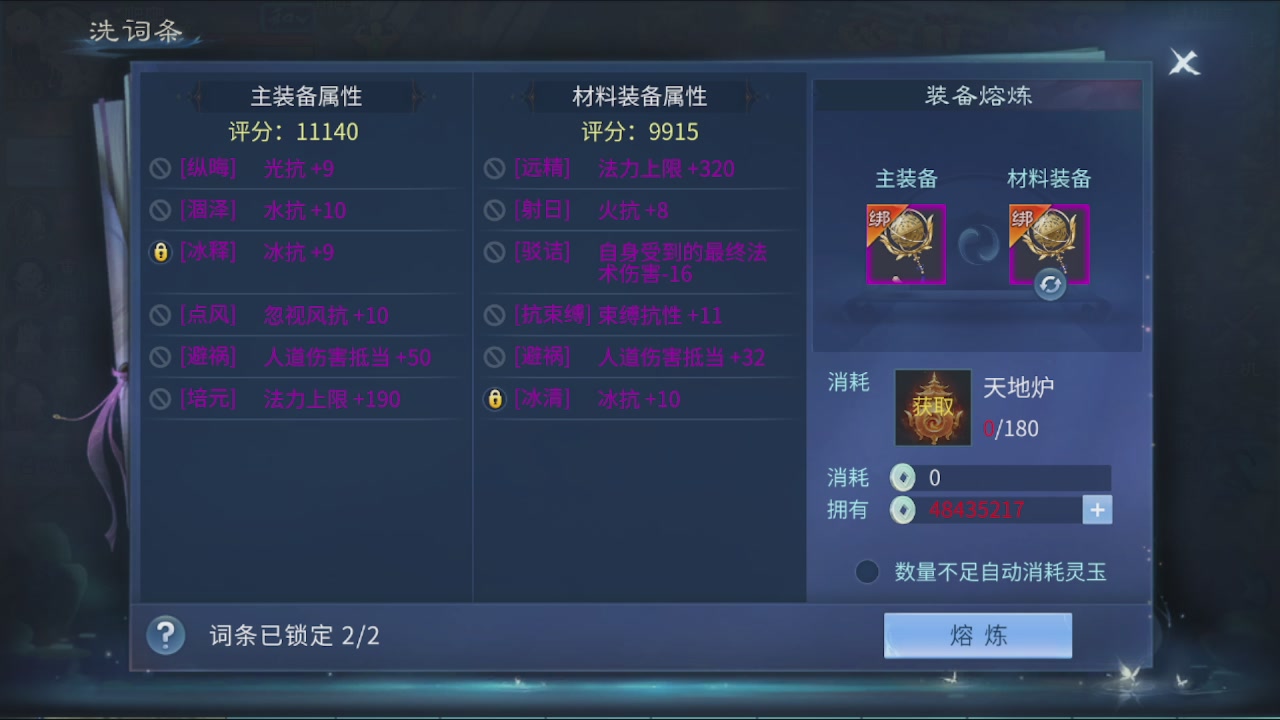Click the 消耗 amount input field
This screenshot has height=720, width=1280.
click(x=1010, y=477)
